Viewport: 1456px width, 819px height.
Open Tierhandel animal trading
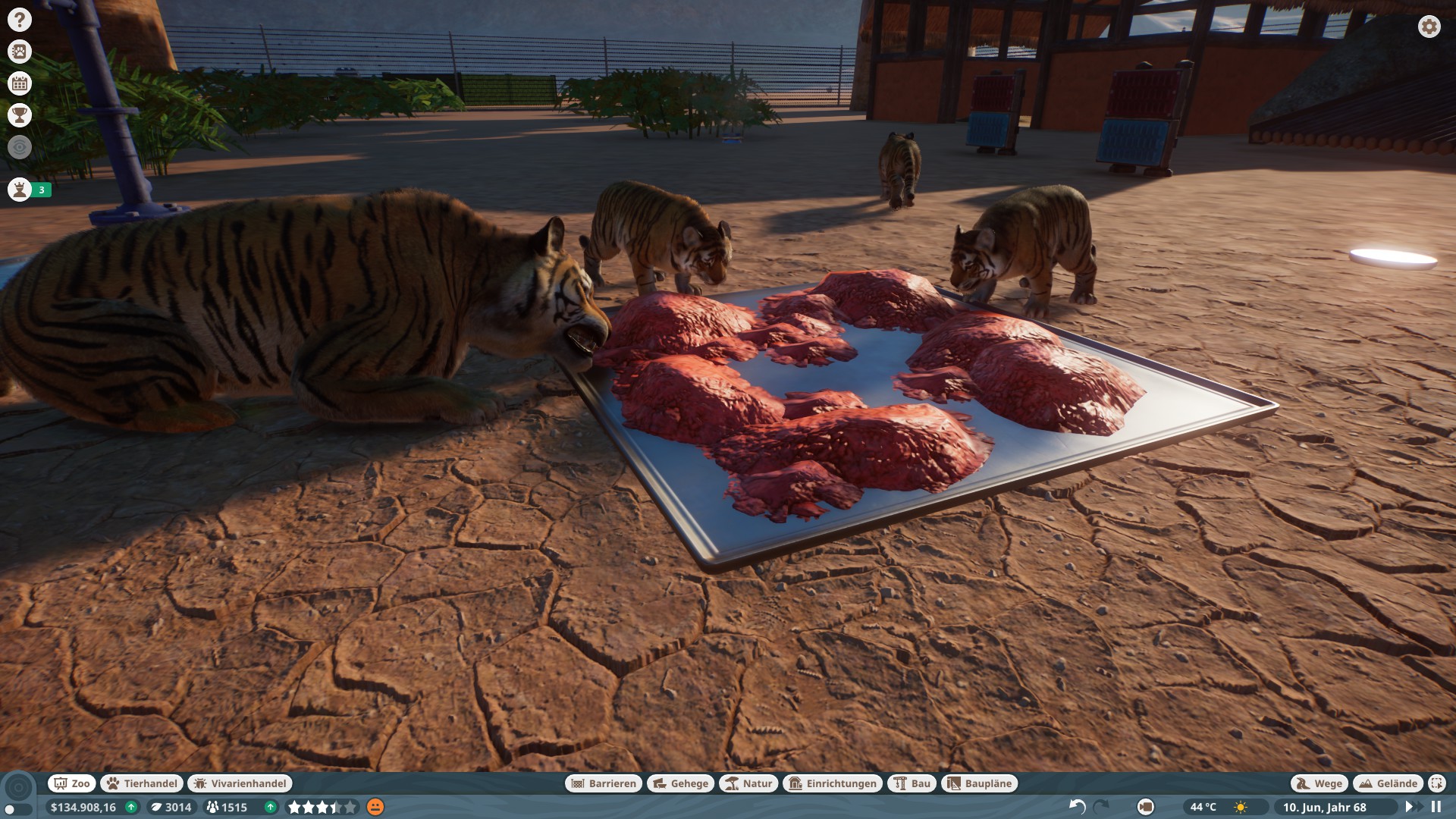[x=143, y=783]
